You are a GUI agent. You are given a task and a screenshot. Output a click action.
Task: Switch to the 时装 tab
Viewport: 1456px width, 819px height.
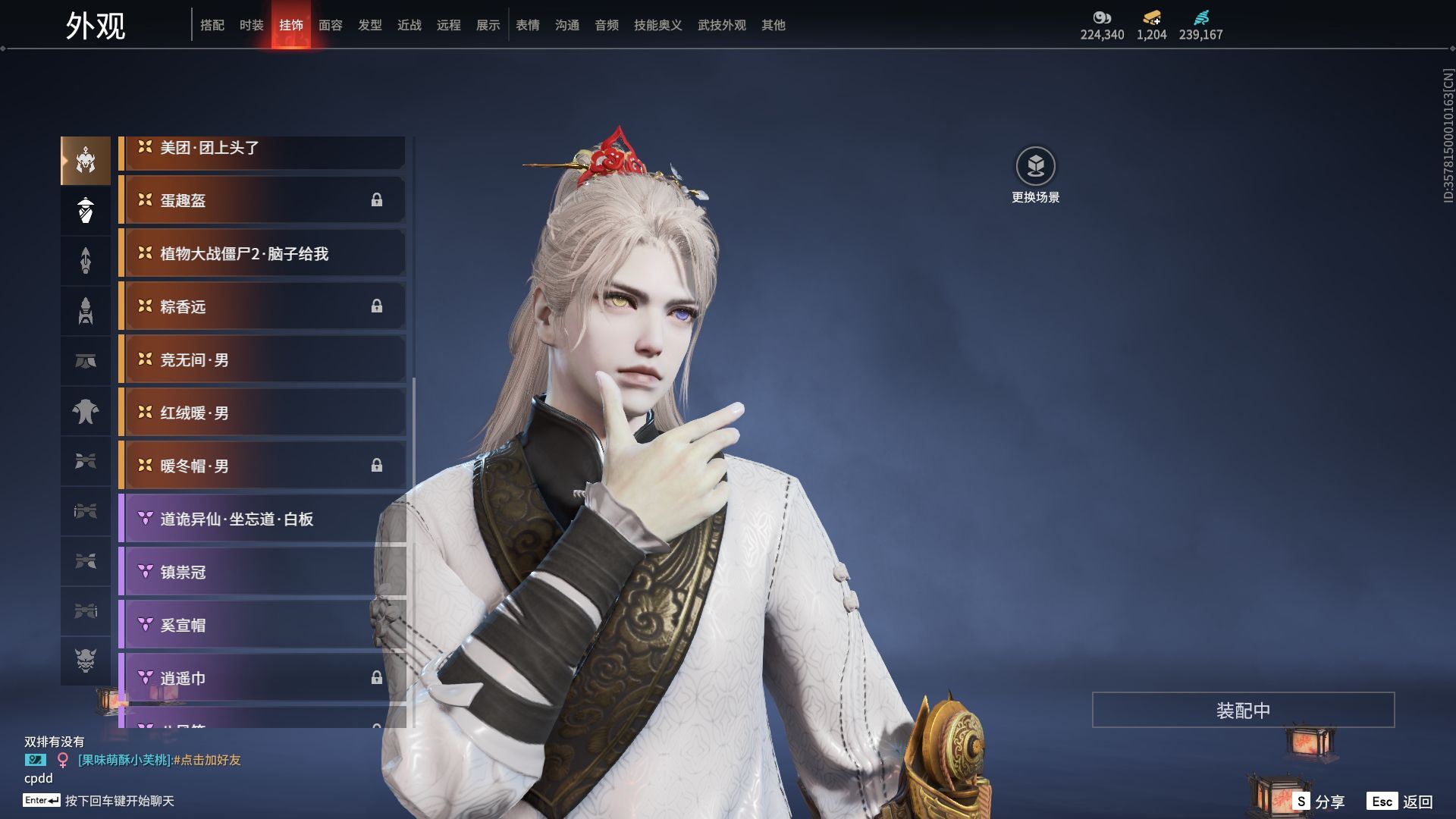pos(252,25)
